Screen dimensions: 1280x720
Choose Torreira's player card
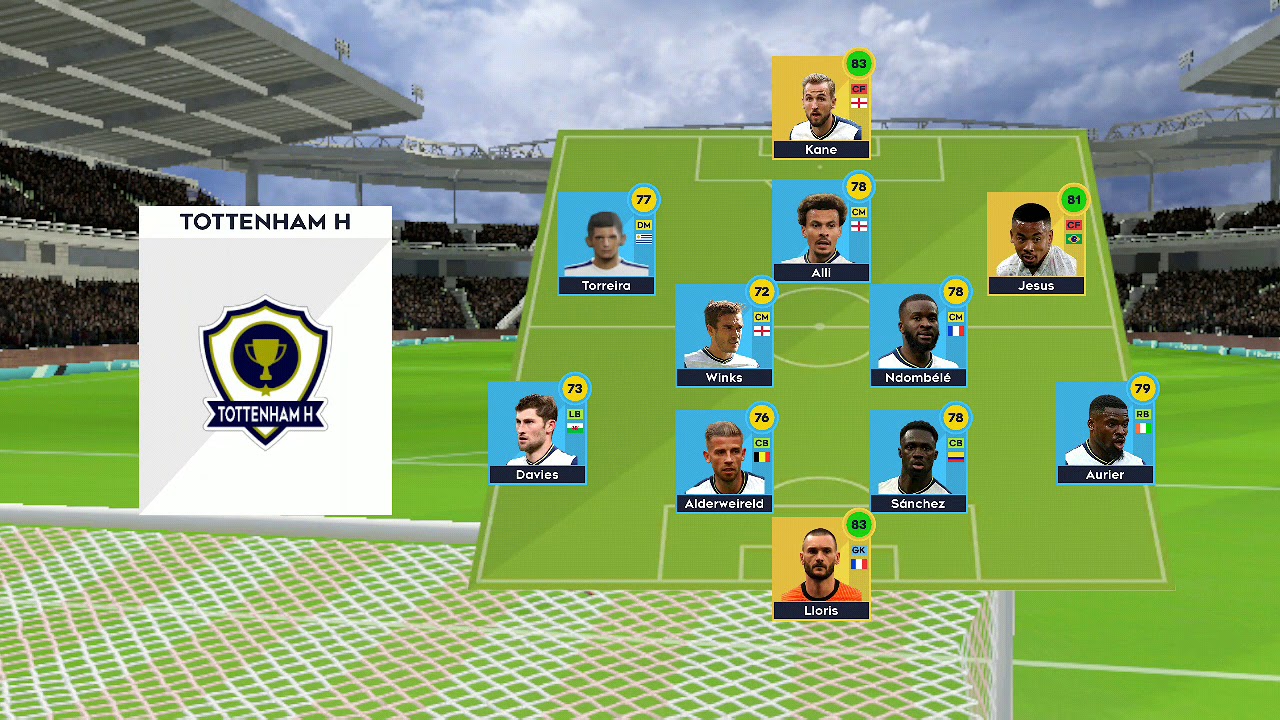point(606,244)
